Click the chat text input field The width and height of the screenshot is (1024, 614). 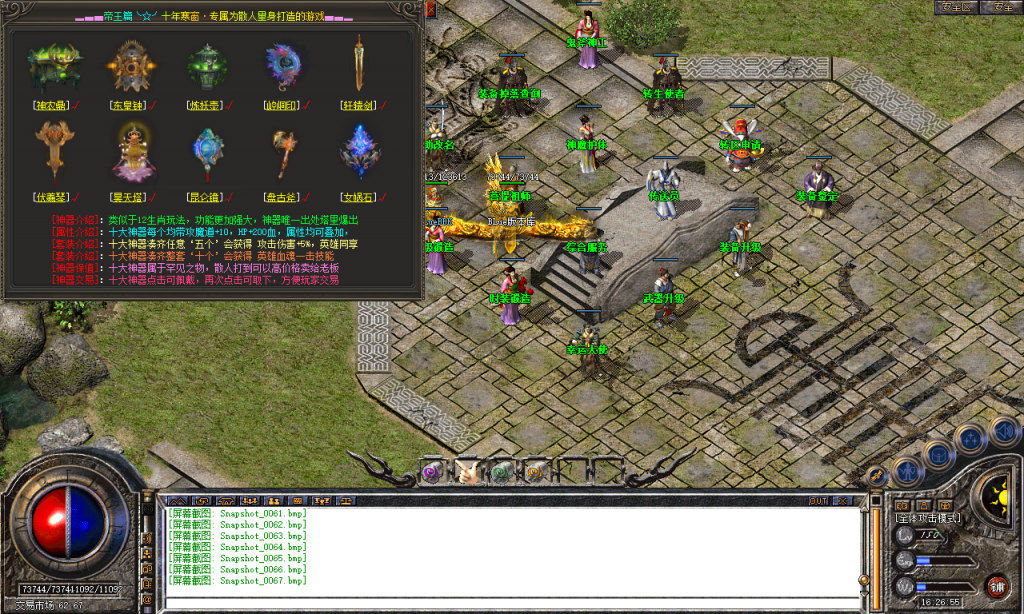(x=510, y=600)
